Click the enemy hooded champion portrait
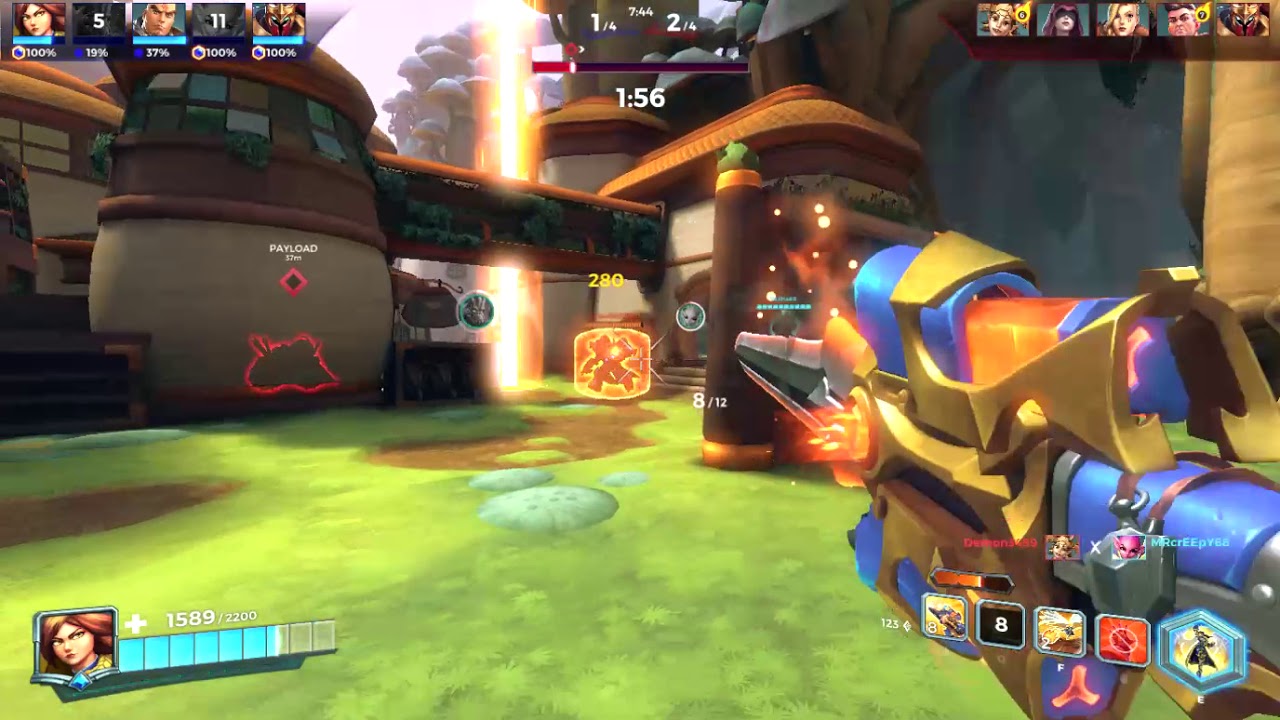1280x720 pixels. pos(1062,19)
